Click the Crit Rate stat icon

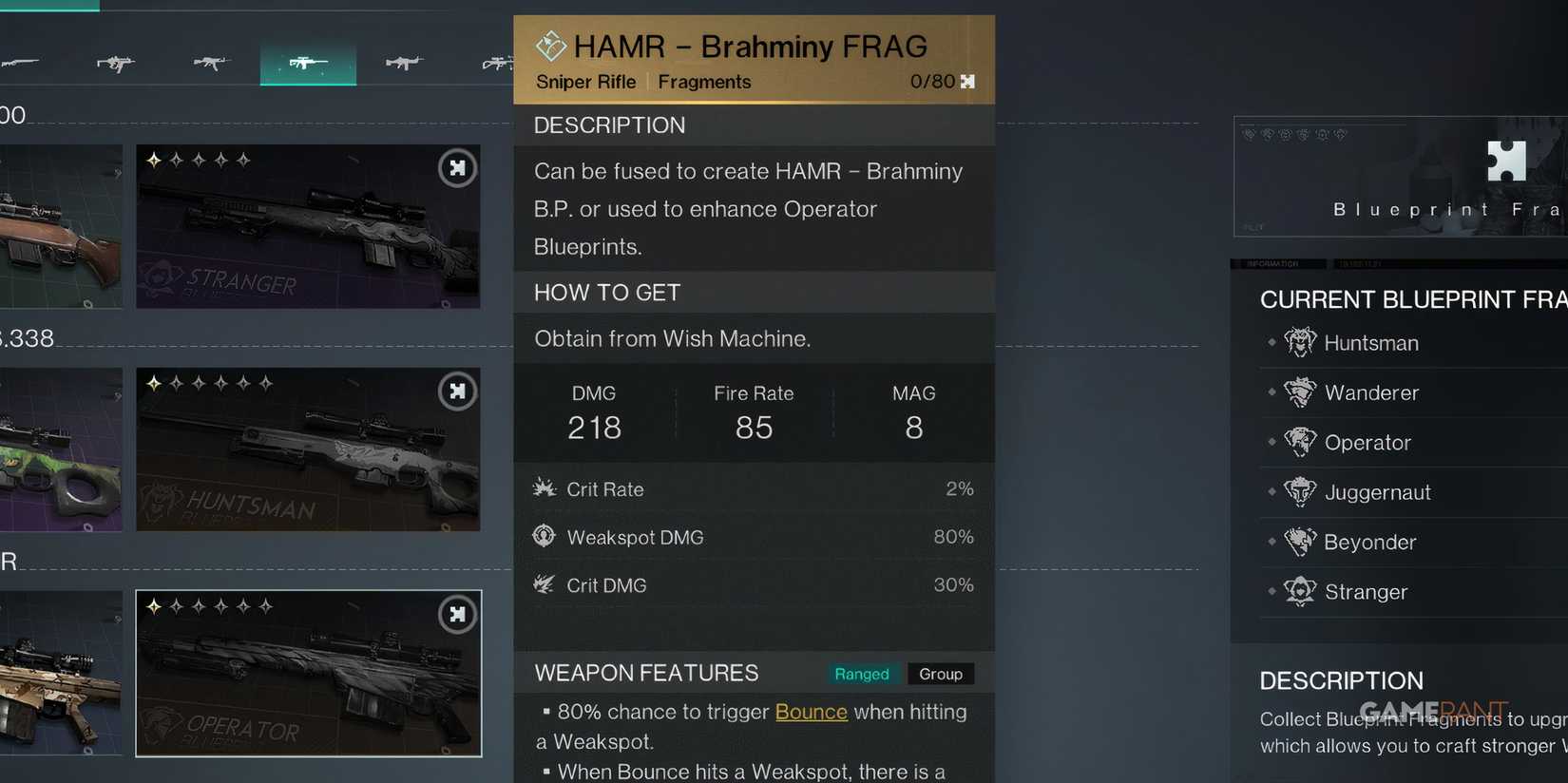(544, 488)
